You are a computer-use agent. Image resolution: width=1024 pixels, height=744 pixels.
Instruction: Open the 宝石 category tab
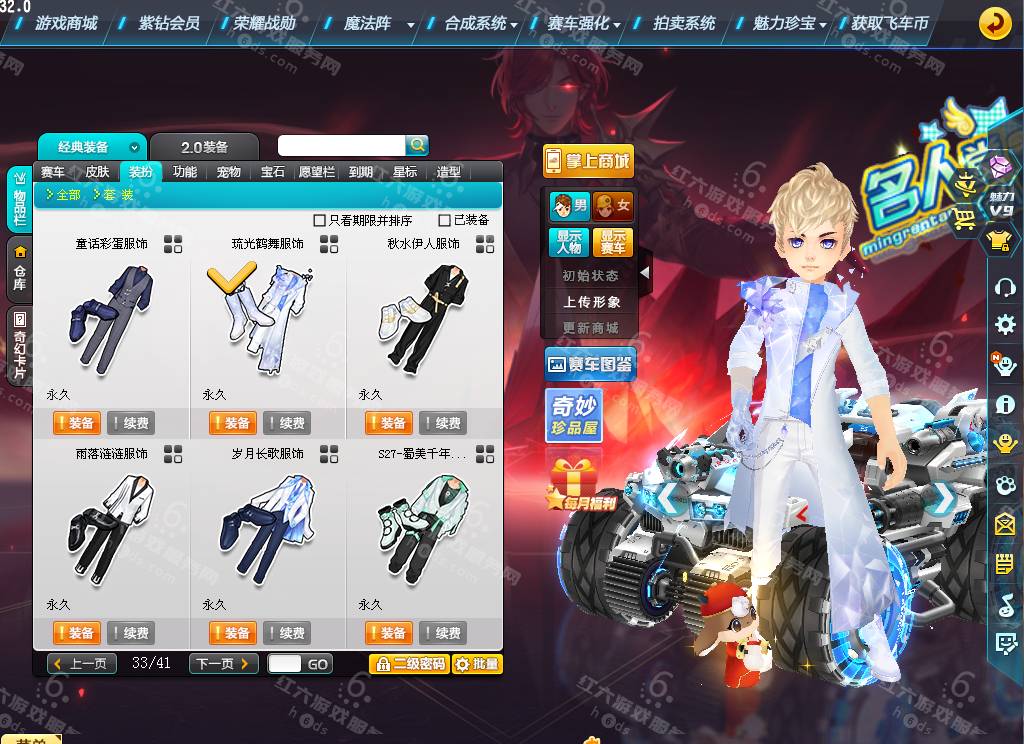coord(273,172)
